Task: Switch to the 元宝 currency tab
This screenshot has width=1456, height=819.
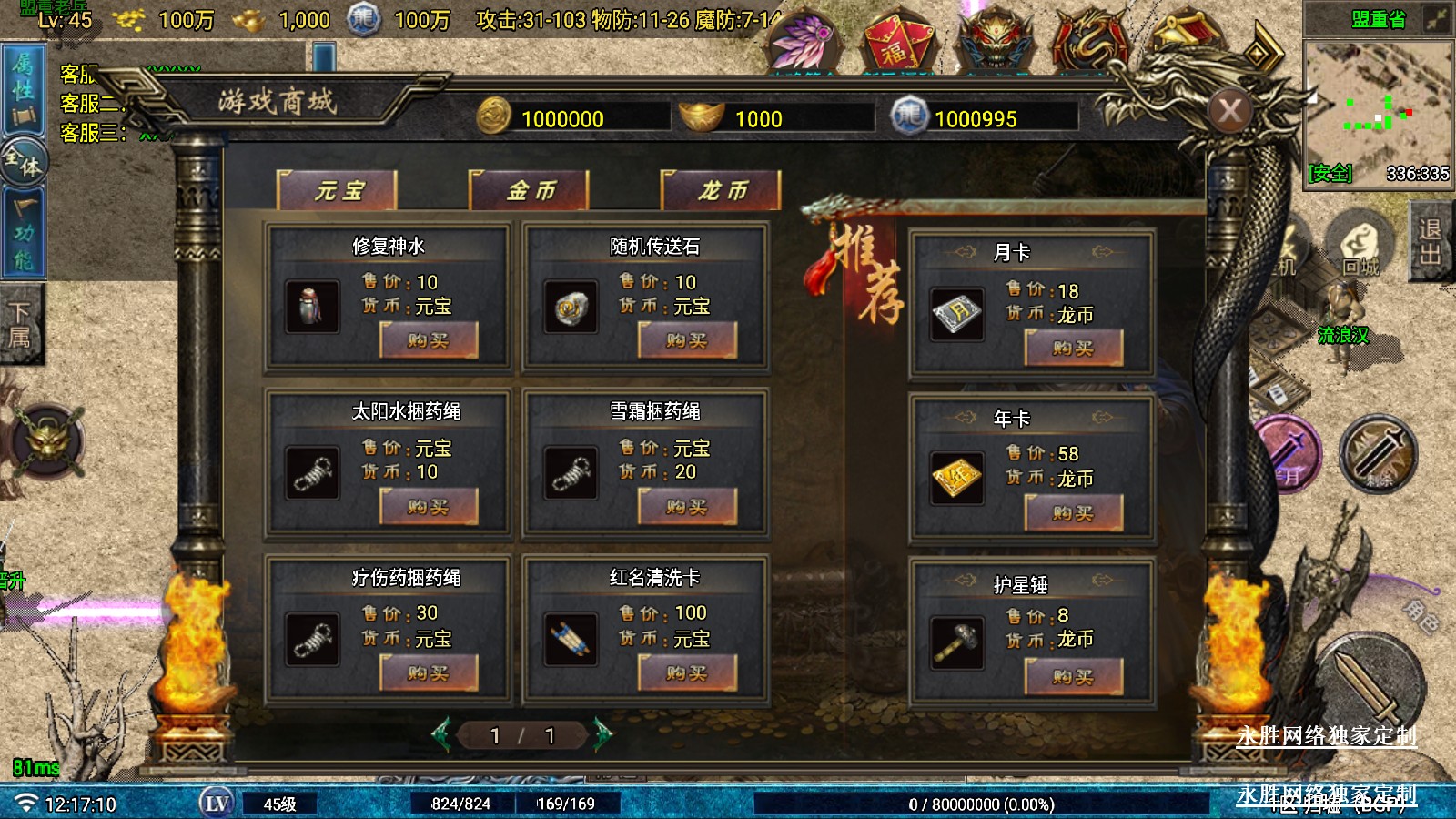Action: coord(338,190)
